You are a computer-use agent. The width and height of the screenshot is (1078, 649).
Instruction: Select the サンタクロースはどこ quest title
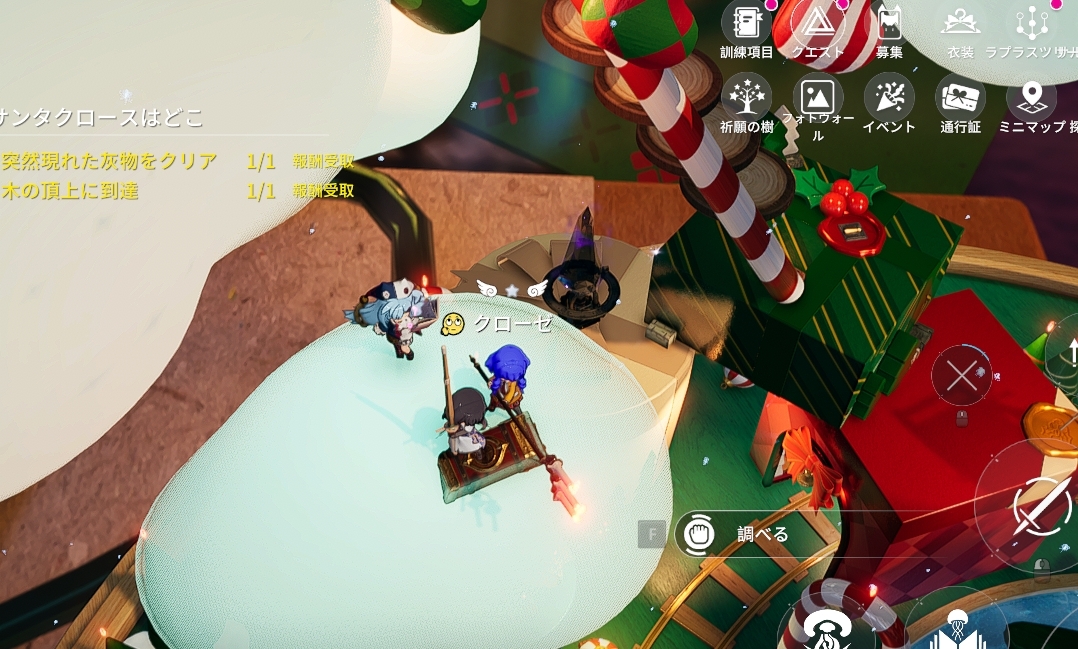pos(102,117)
